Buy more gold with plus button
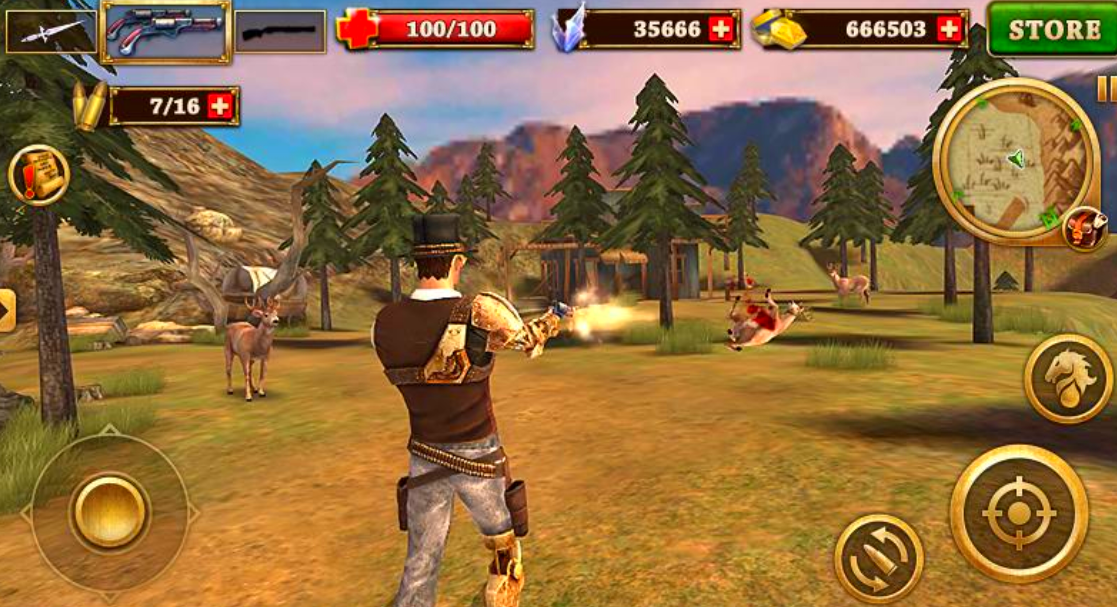The height and width of the screenshot is (607, 1117). pos(949,30)
